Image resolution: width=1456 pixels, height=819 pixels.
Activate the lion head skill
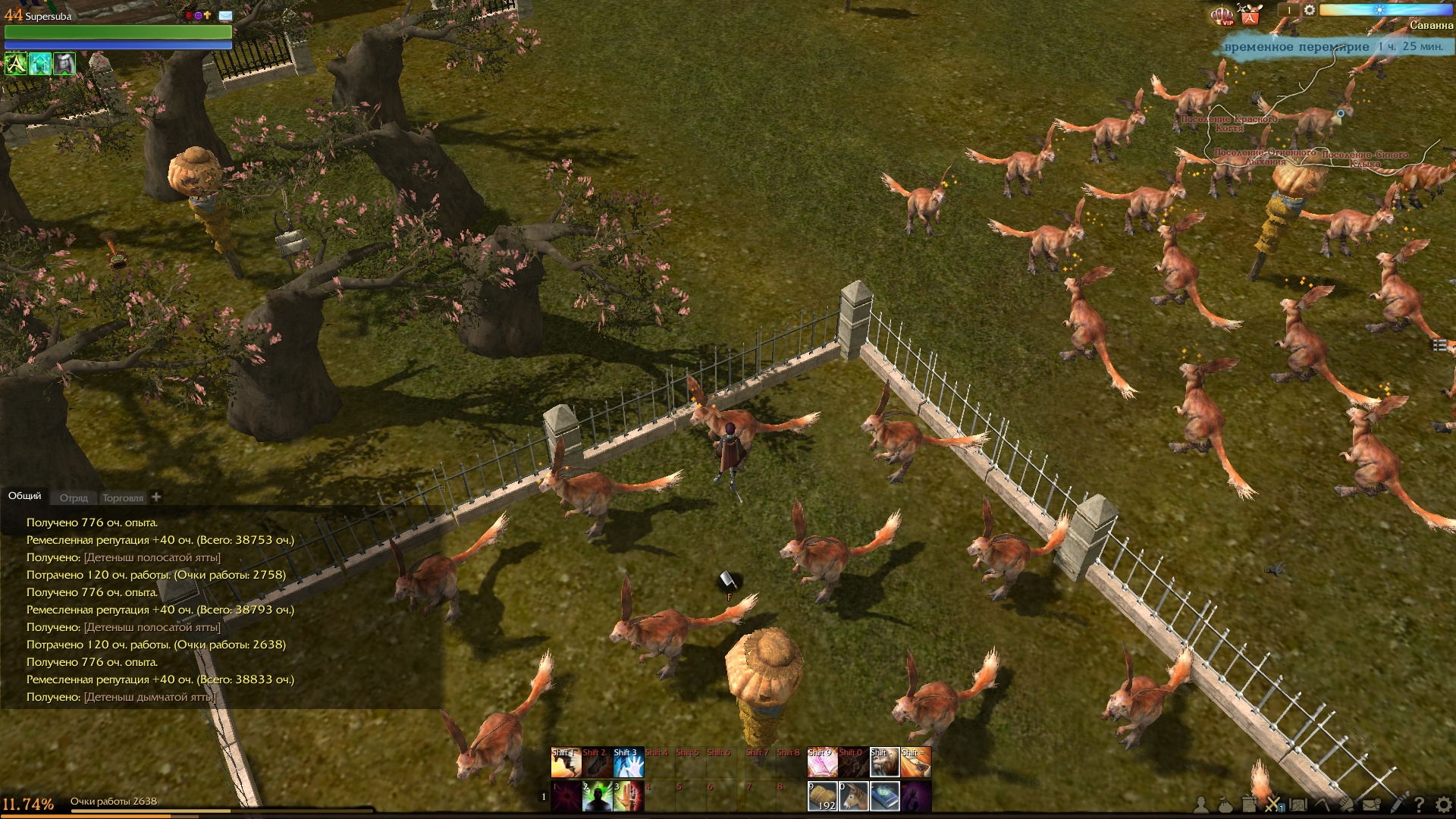tap(884, 763)
